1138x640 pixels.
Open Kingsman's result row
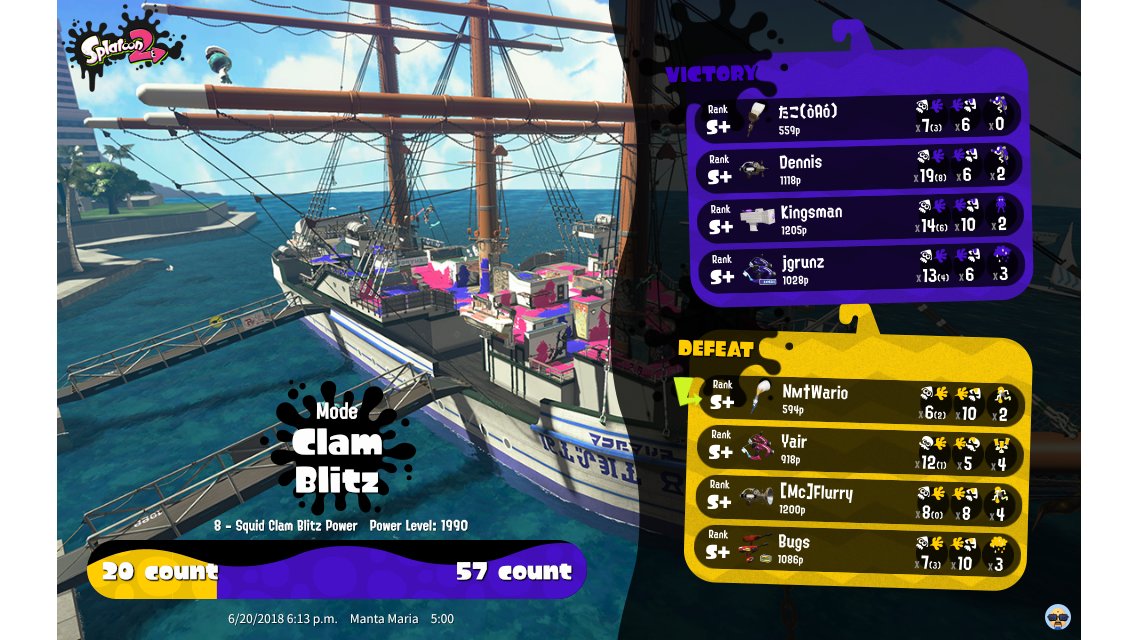[860, 218]
